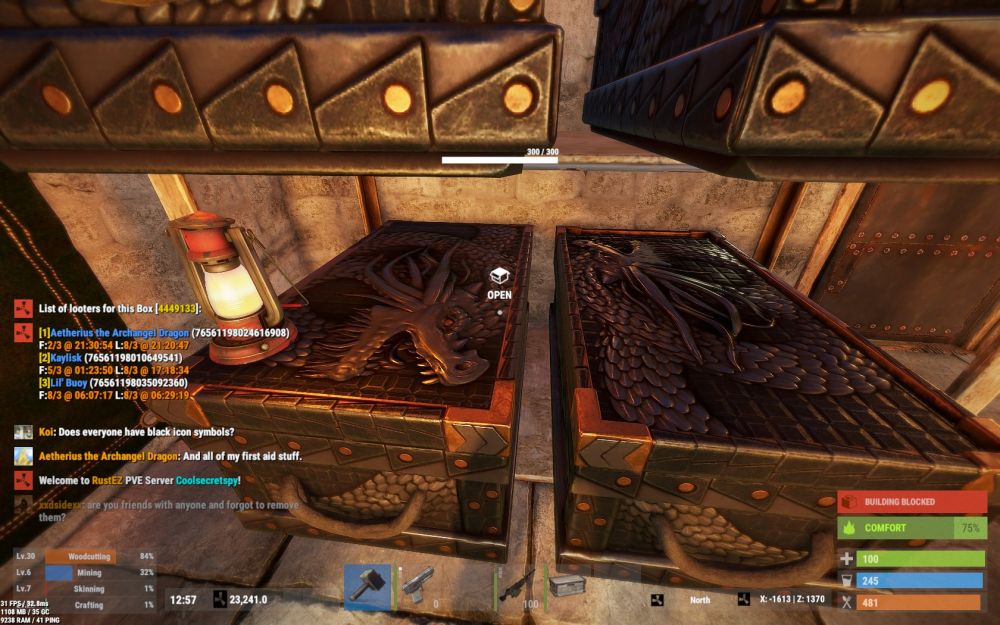Open the avatar beside the first aid message
Image resolution: width=1000 pixels, height=625 pixels.
pos(23,456)
